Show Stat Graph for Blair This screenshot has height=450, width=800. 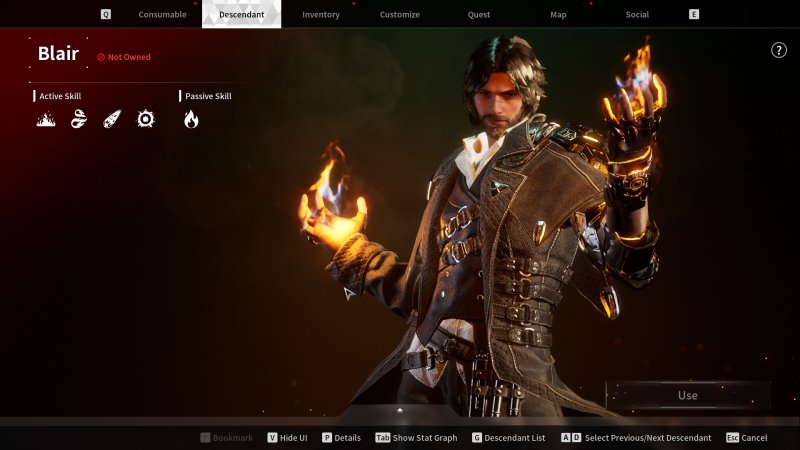tap(416, 438)
